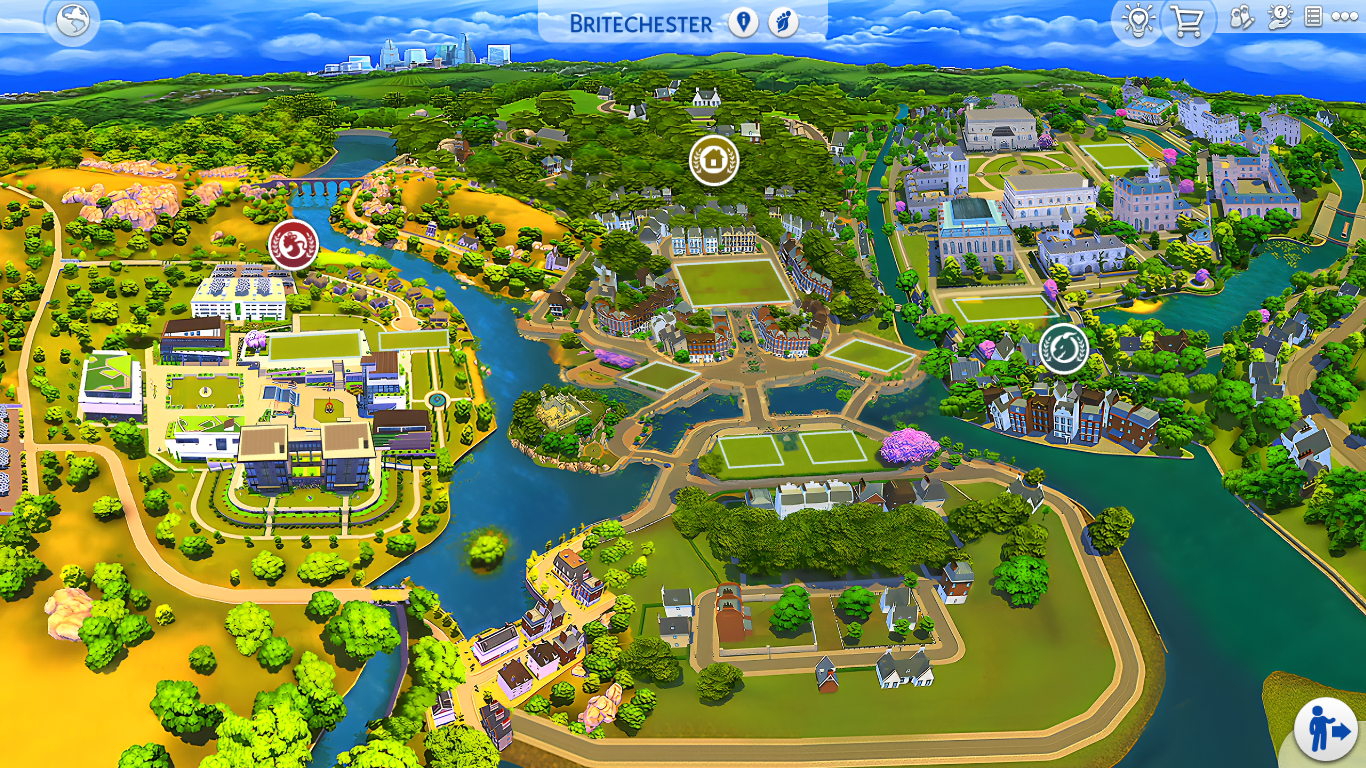Open the question mark help icon
Viewport: 1366px width, 768px height.
(1280, 18)
